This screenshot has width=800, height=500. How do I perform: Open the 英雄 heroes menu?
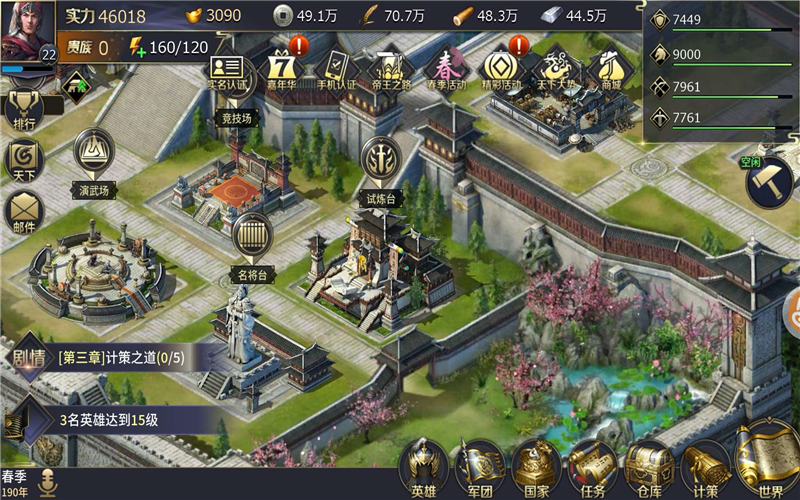pos(424,467)
